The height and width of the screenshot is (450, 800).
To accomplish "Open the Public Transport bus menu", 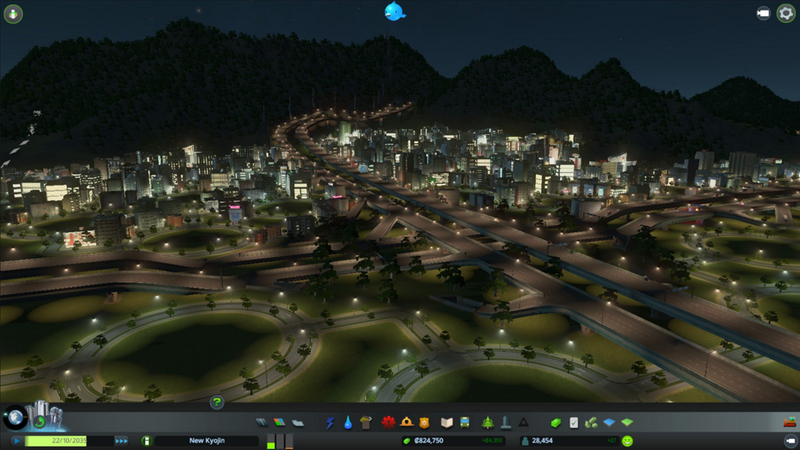I will click(x=466, y=423).
